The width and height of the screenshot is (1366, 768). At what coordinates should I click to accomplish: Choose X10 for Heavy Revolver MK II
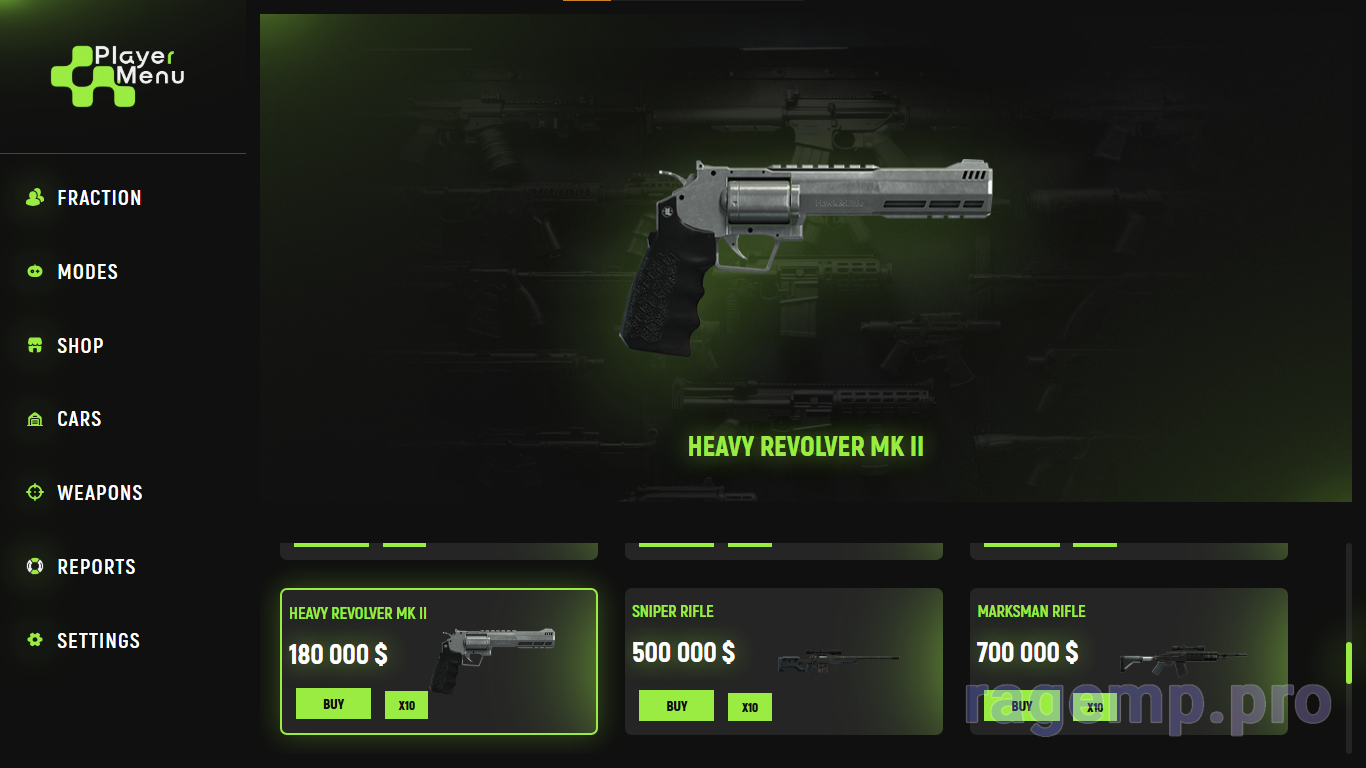coord(406,705)
